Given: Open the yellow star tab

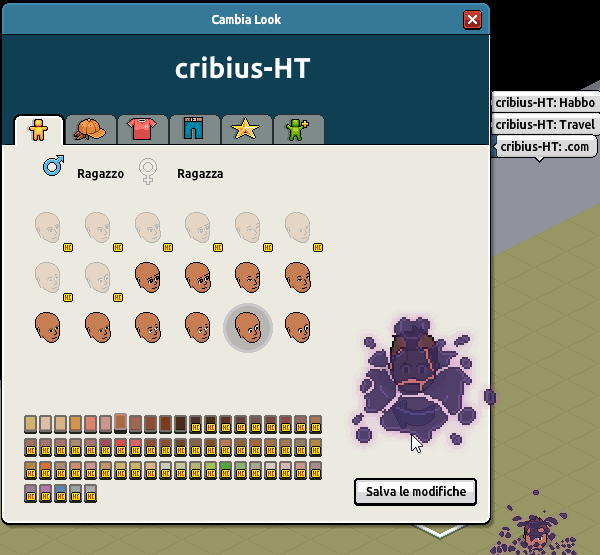Looking at the screenshot, I should (245, 129).
